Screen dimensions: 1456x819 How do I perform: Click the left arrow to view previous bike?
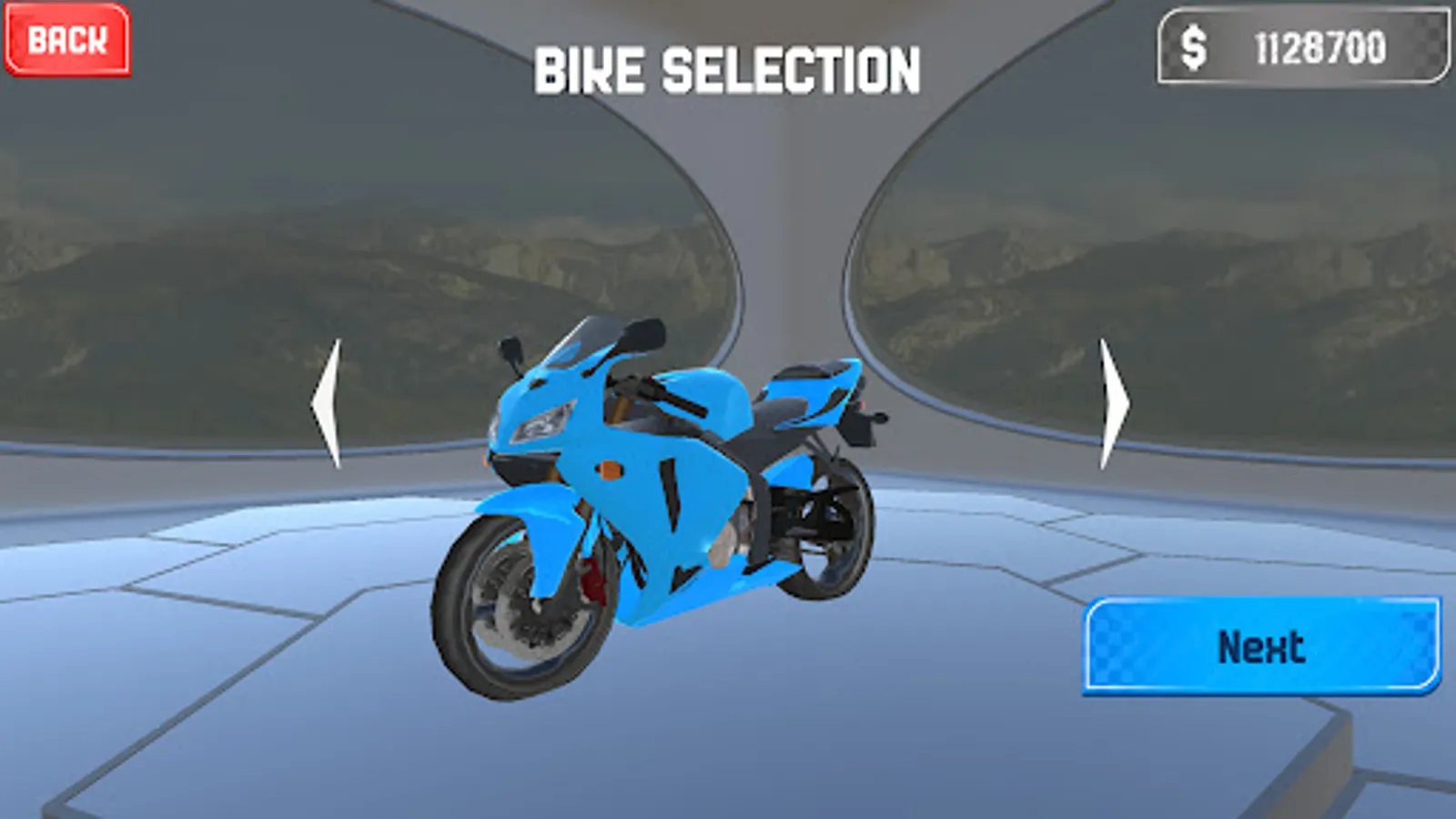pyautogui.click(x=326, y=402)
